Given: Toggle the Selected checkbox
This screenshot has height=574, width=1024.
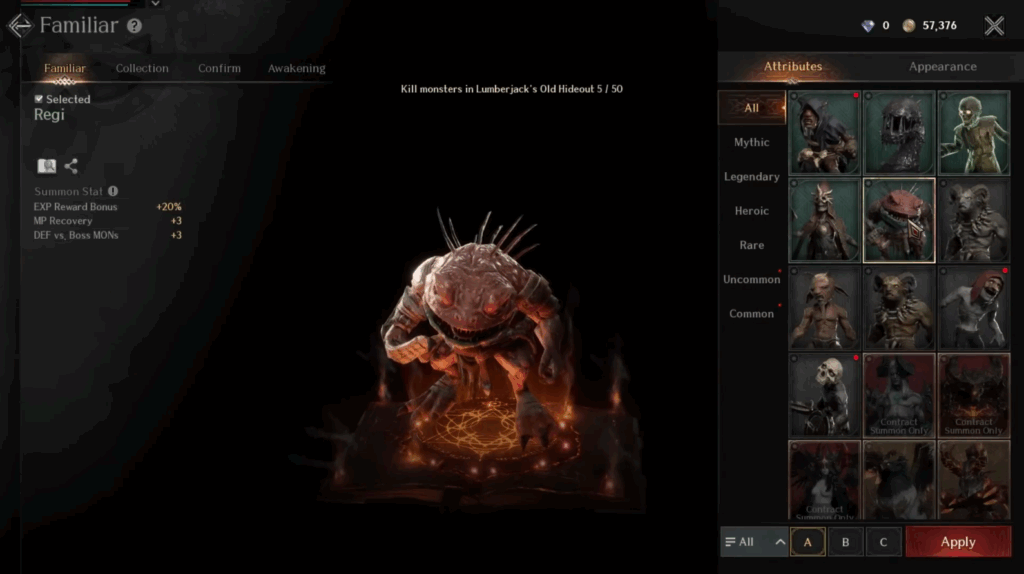Looking at the screenshot, I should [39, 99].
